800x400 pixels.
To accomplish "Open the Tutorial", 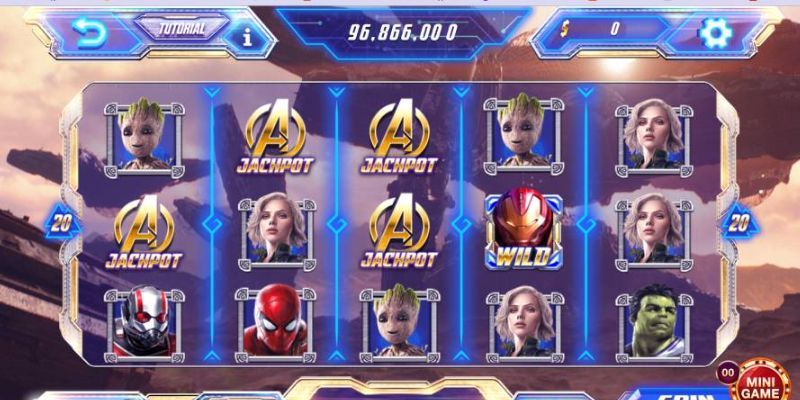I will pos(181,28).
